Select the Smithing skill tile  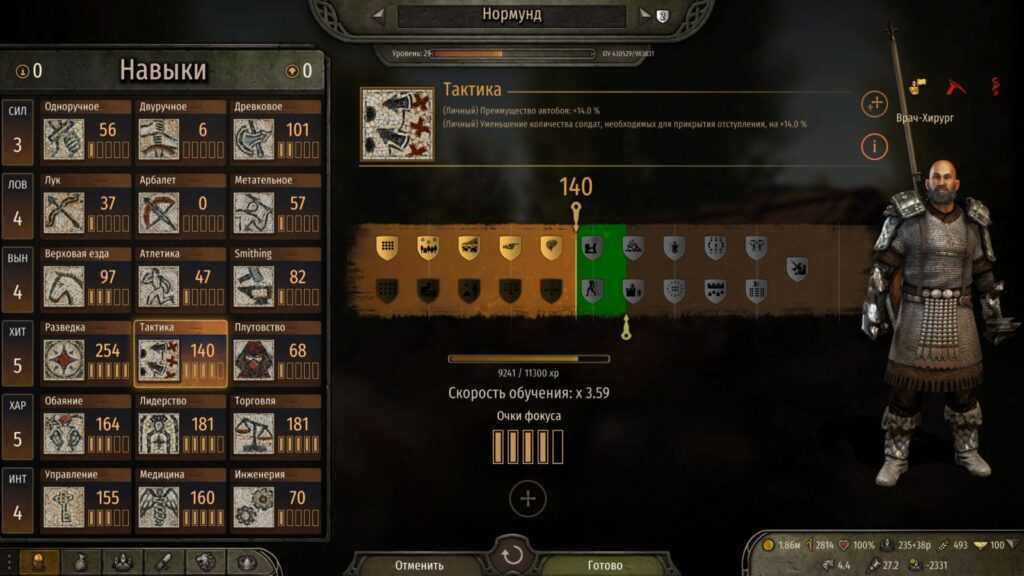click(275, 280)
